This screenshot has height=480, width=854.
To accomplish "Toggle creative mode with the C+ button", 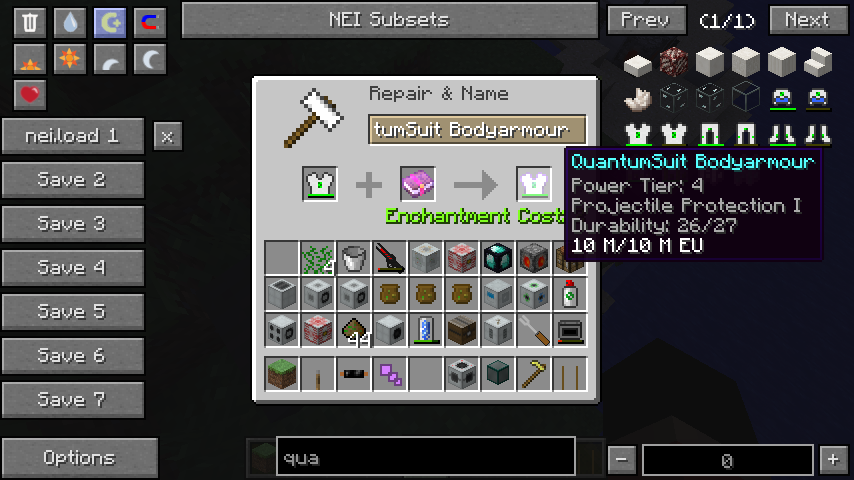I will pos(109,22).
